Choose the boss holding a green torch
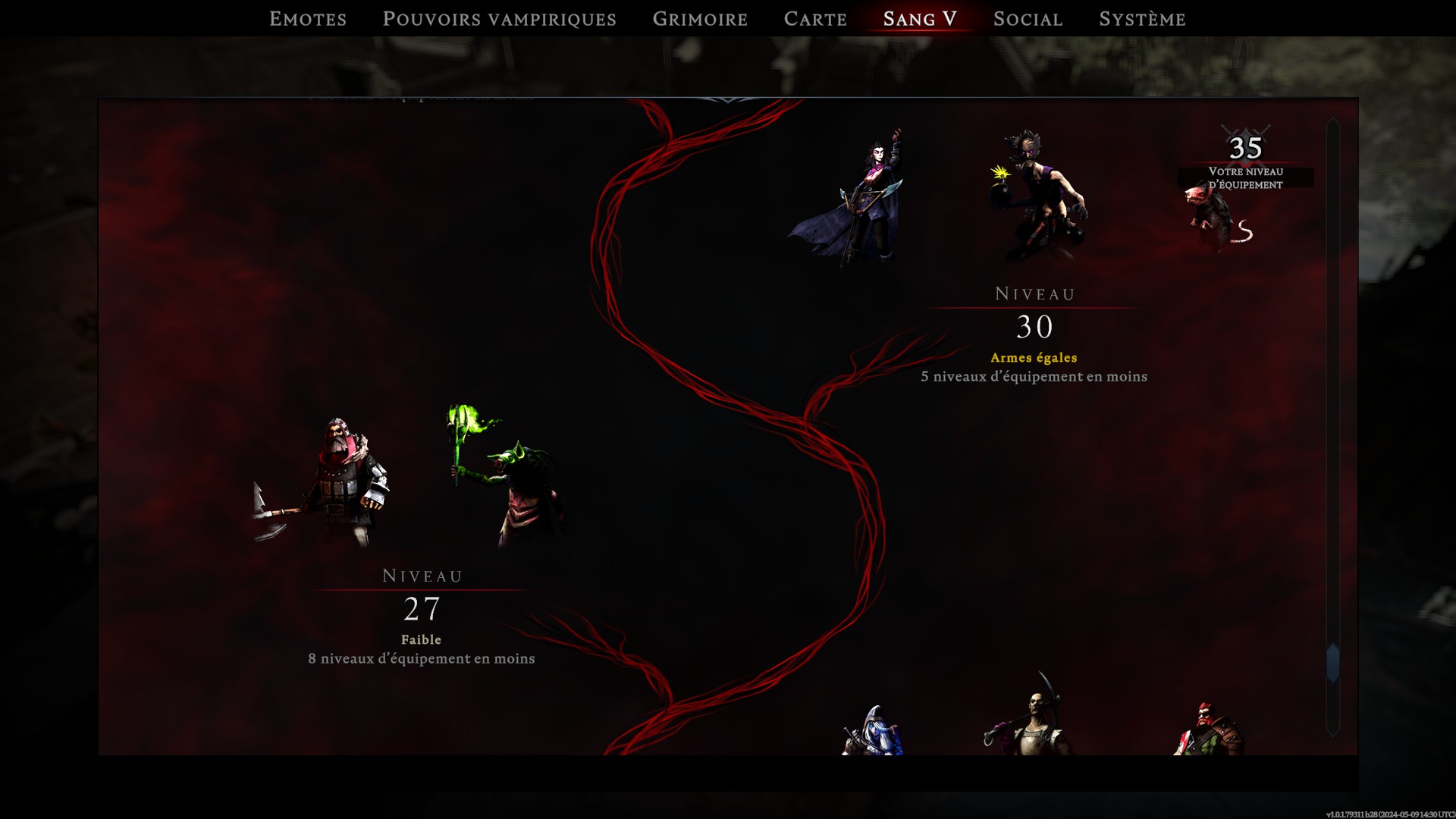This screenshot has height=819, width=1456. 510,478
